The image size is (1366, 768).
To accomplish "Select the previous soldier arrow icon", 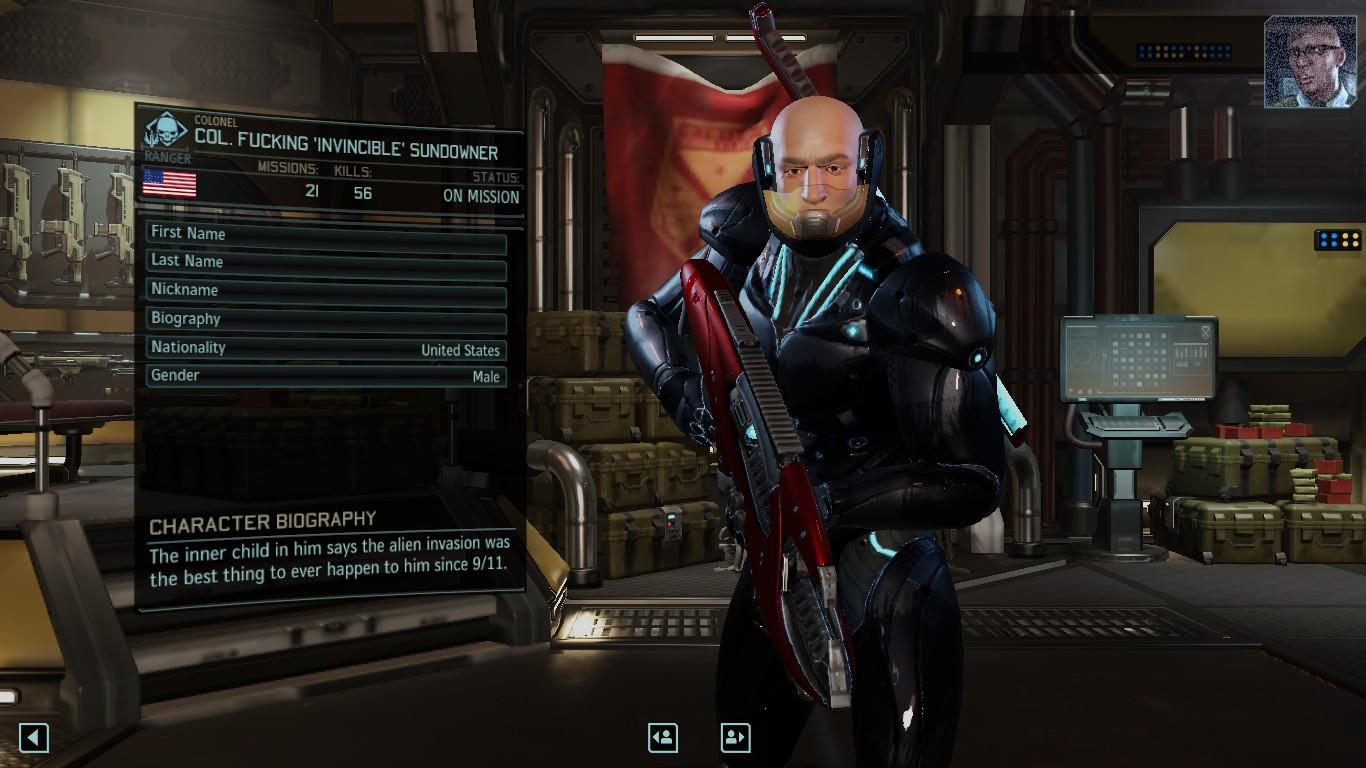I will click(662, 738).
